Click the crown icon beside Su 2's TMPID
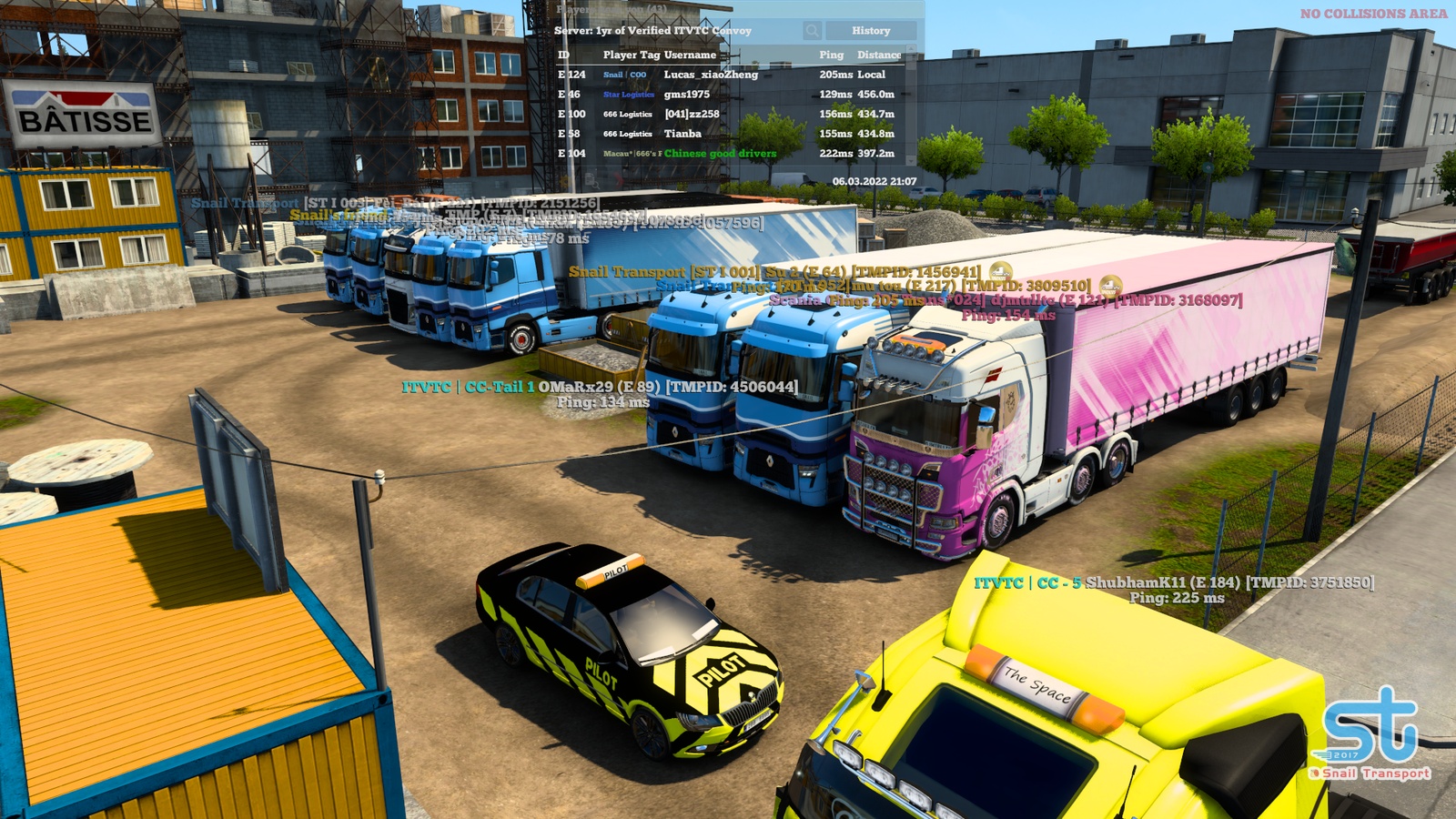Image resolution: width=1456 pixels, height=819 pixels. [1001, 270]
